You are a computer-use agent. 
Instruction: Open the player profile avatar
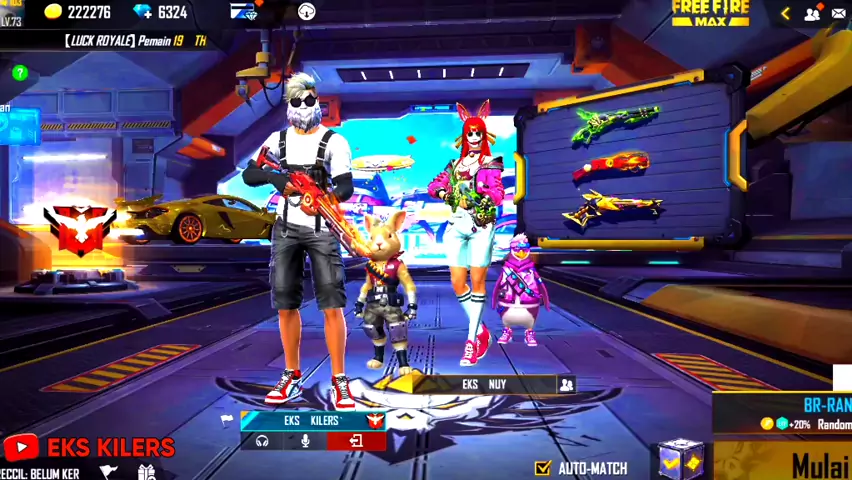(x=12, y=10)
